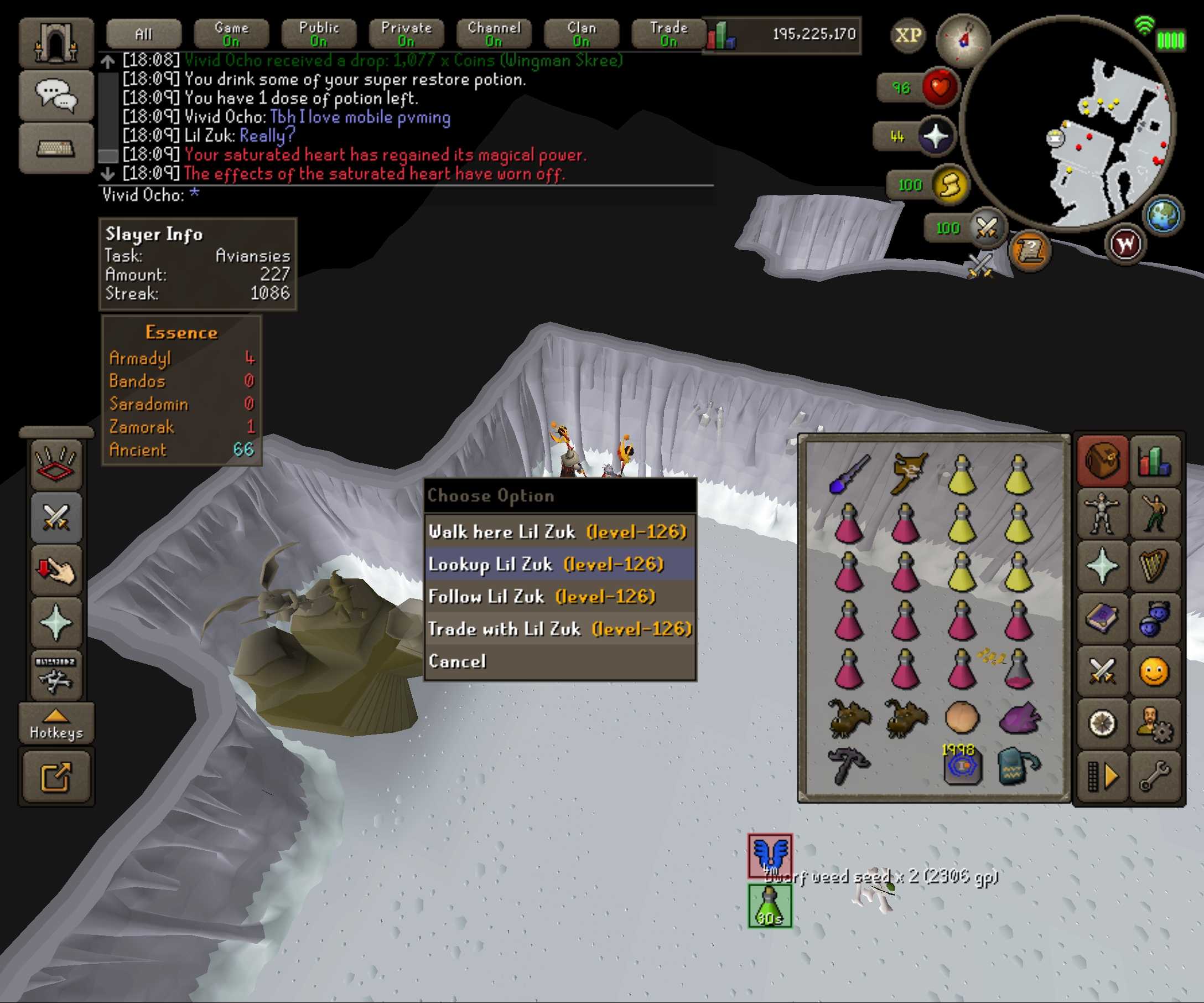Image resolution: width=1204 pixels, height=1003 pixels.
Task: Toggle the Public chat filter
Action: [319, 34]
